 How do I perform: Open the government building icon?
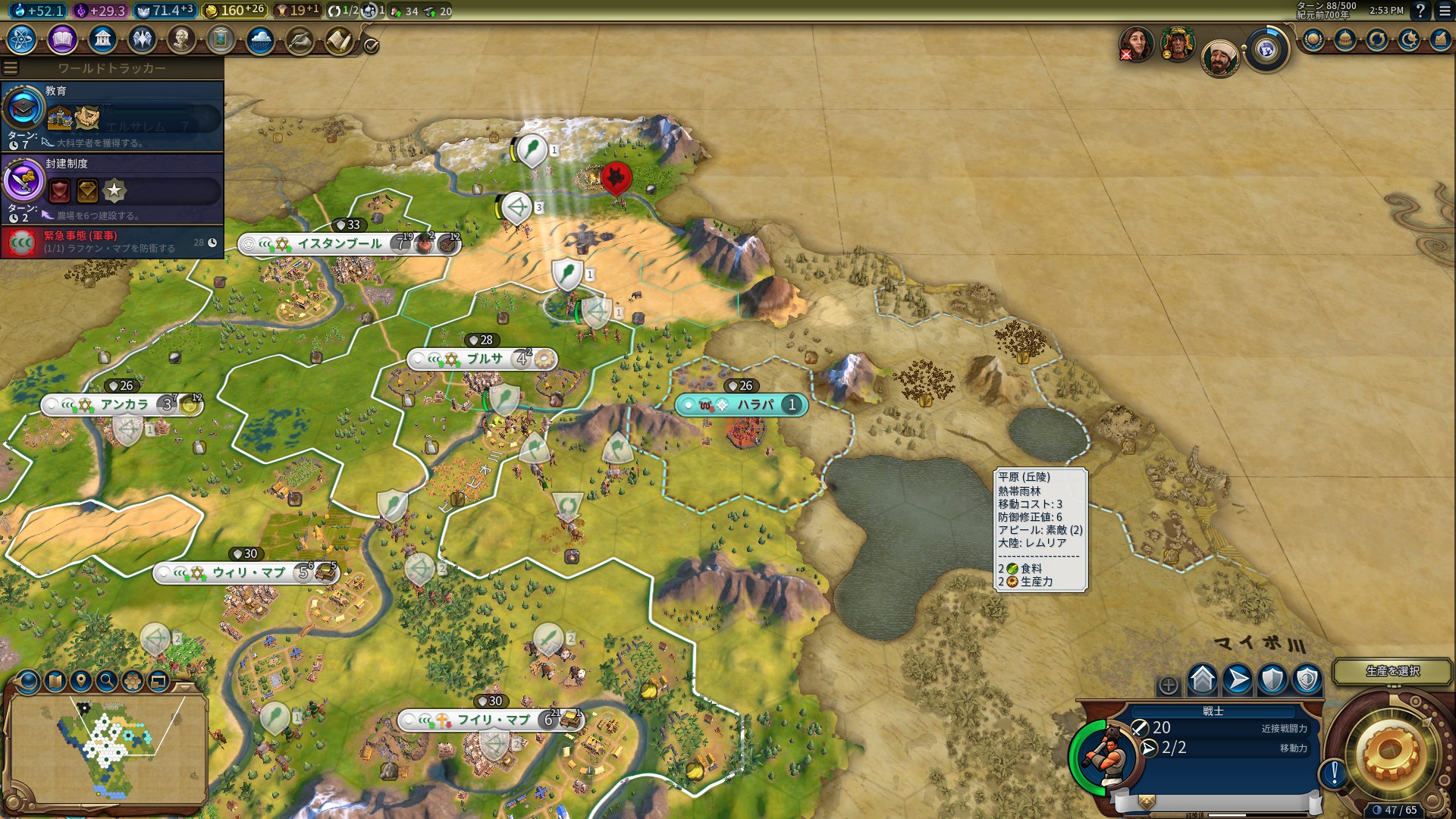102,39
